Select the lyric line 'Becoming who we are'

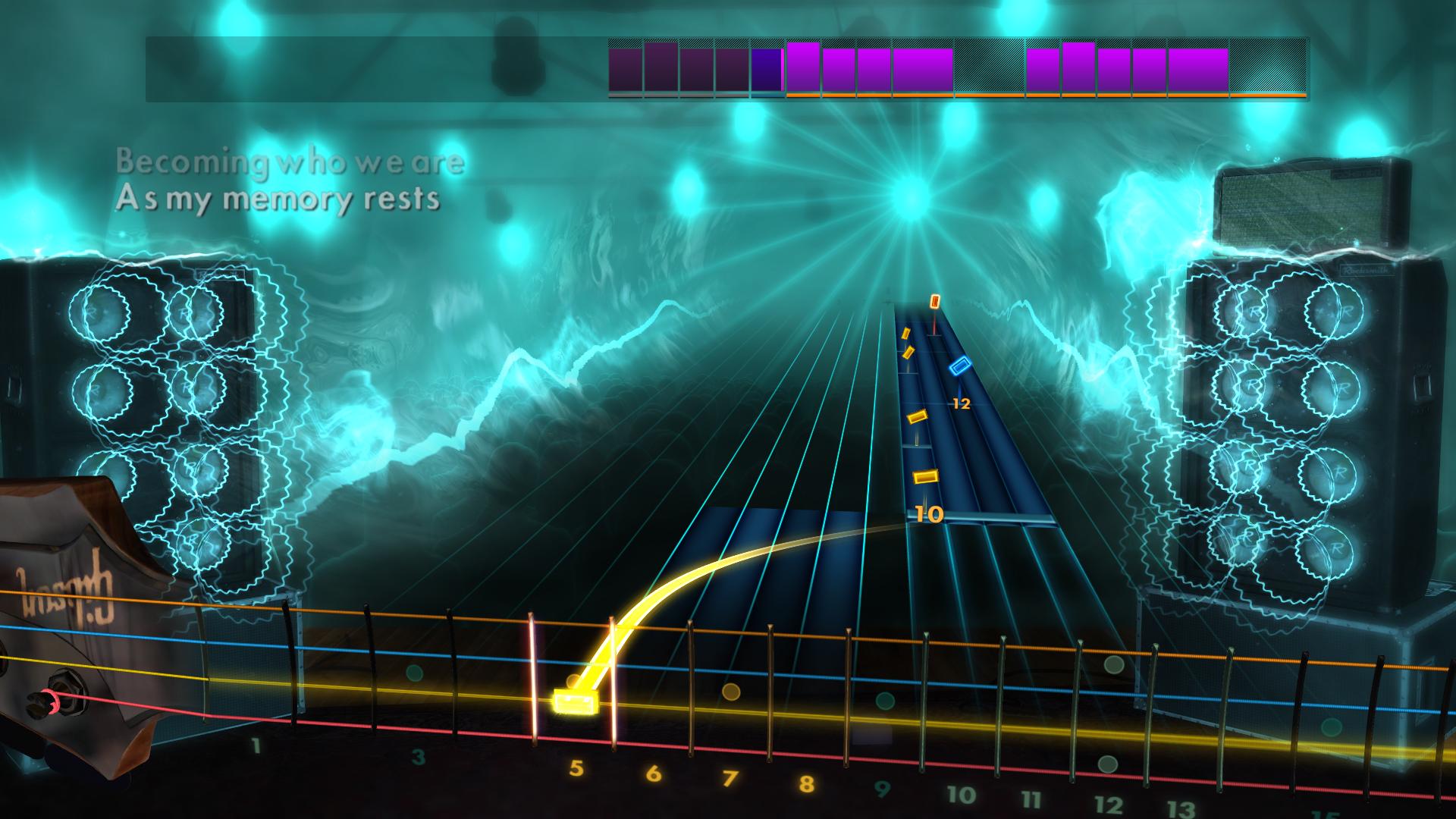(x=288, y=162)
